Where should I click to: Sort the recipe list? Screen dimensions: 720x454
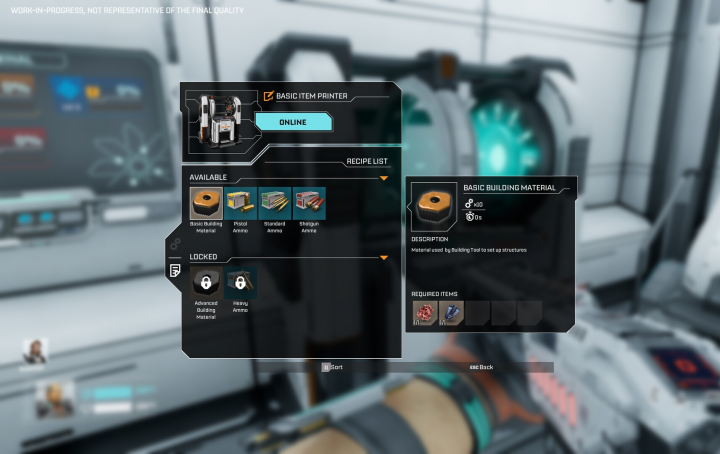click(332, 367)
